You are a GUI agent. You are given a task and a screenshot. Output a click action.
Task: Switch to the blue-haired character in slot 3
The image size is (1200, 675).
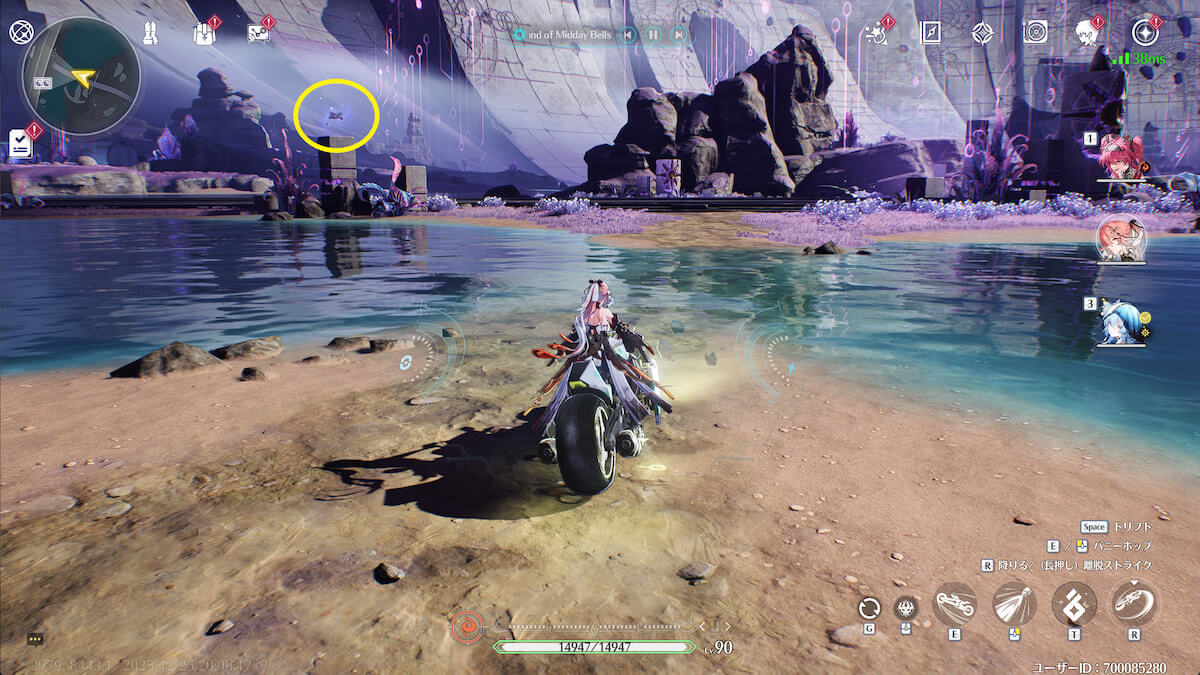1119,322
